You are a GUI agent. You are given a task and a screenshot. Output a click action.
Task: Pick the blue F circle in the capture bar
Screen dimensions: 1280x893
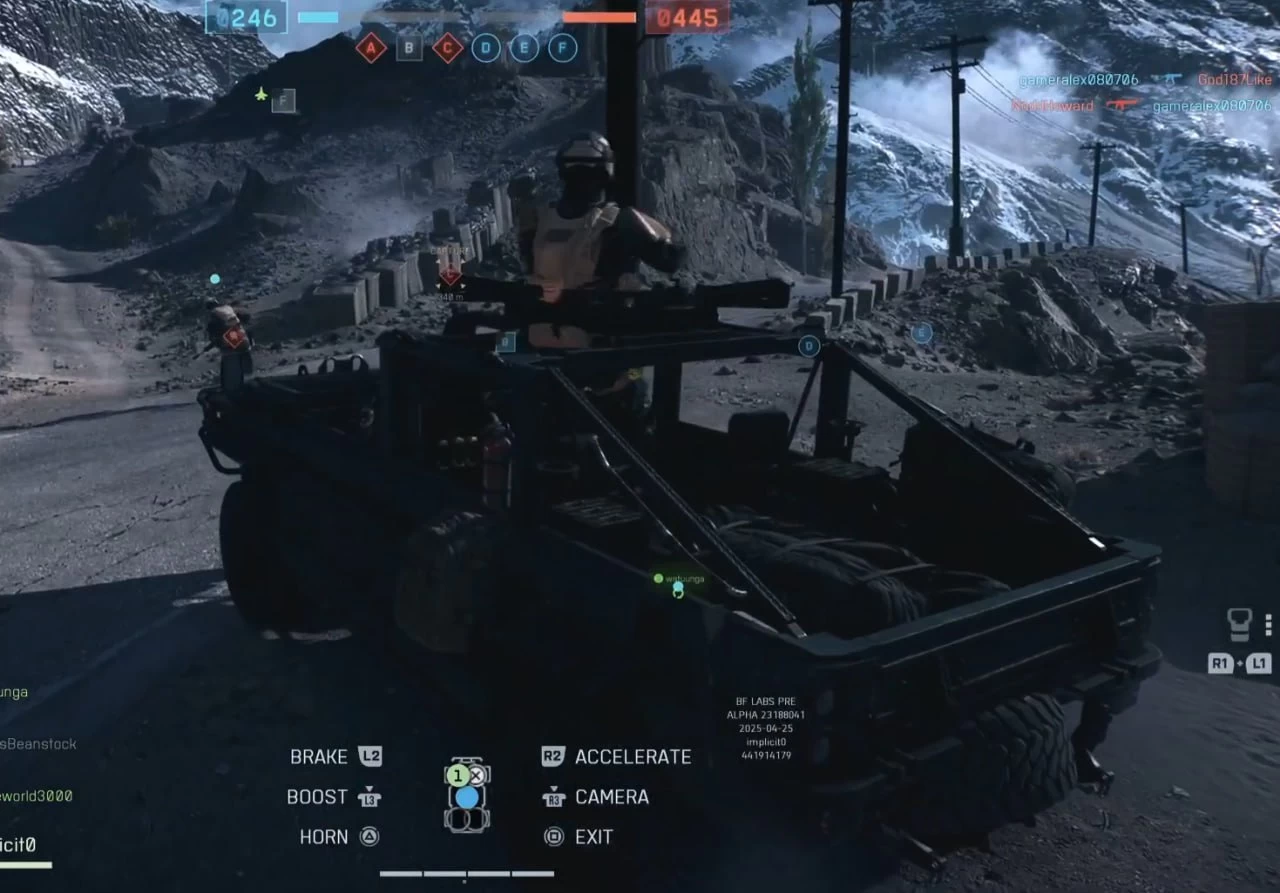pyautogui.click(x=563, y=47)
